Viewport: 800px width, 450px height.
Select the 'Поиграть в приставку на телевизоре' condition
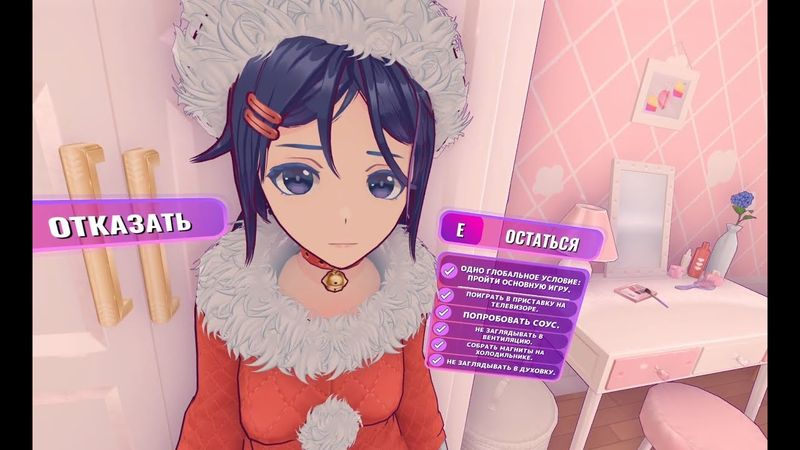tap(502, 299)
